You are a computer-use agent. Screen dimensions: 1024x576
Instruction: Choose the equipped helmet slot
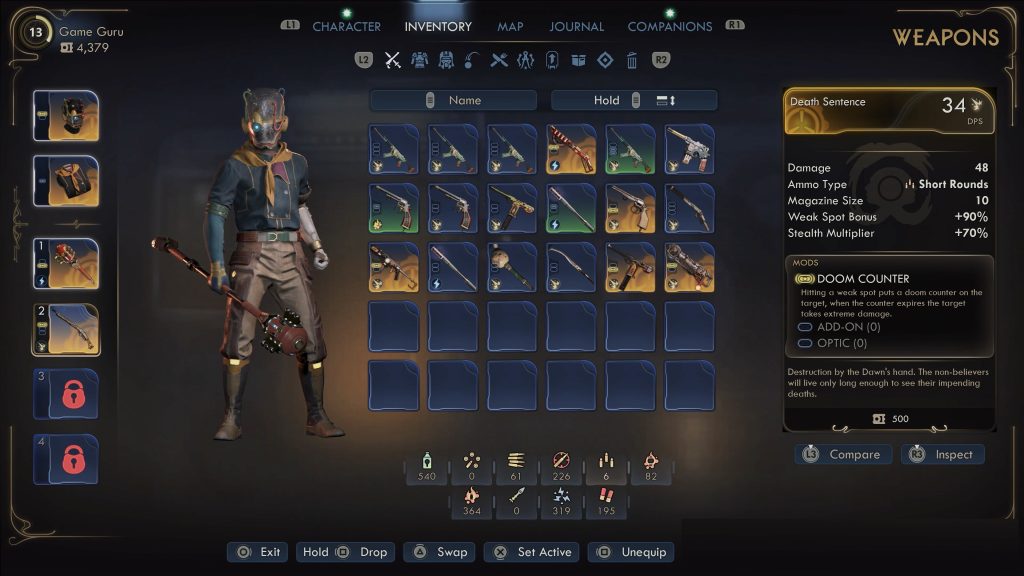click(66, 115)
